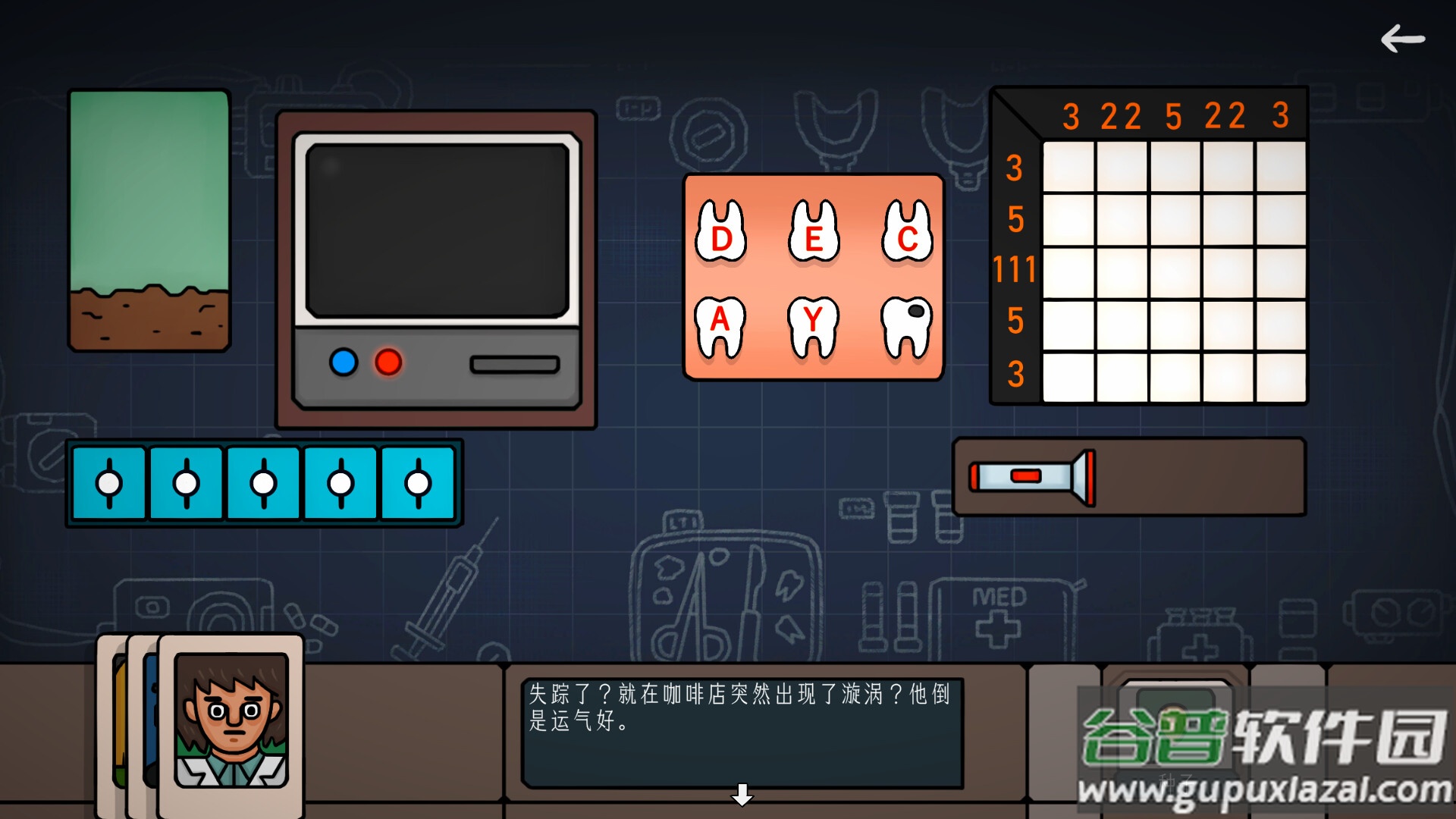Image resolution: width=1456 pixels, height=819 pixels.
Task: Click the second switch slider handle
Action: tap(186, 482)
